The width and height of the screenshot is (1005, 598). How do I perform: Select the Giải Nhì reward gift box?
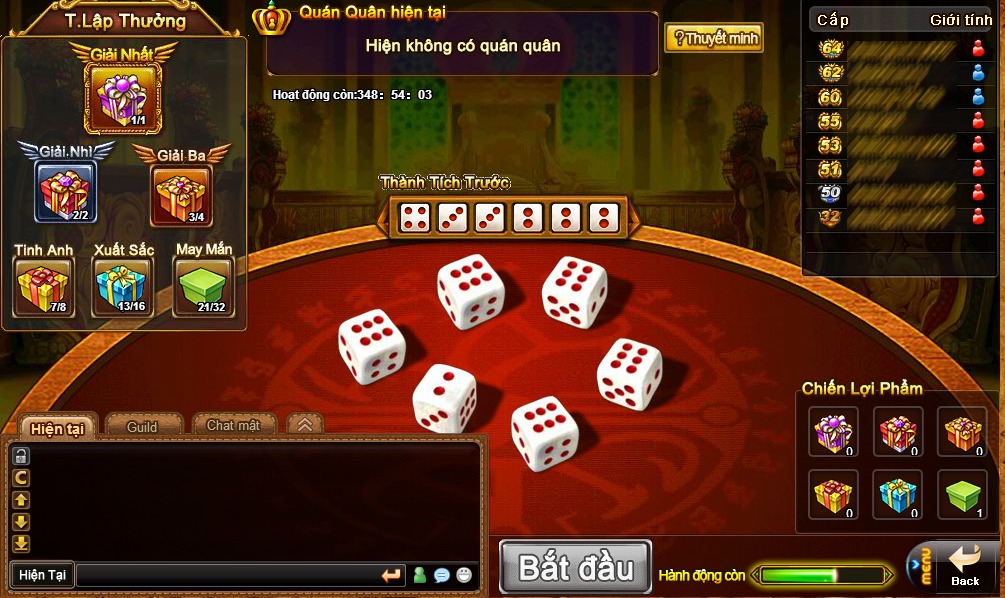65,192
